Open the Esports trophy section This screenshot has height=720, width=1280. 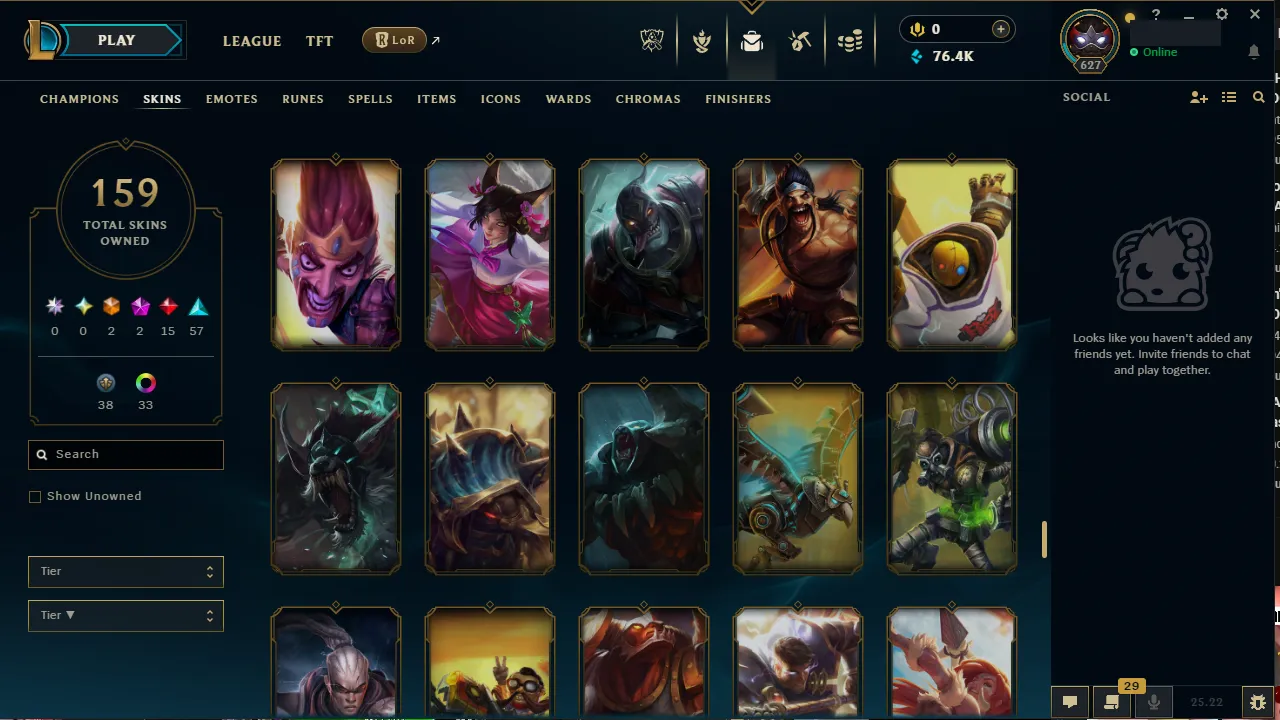(x=651, y=41)
